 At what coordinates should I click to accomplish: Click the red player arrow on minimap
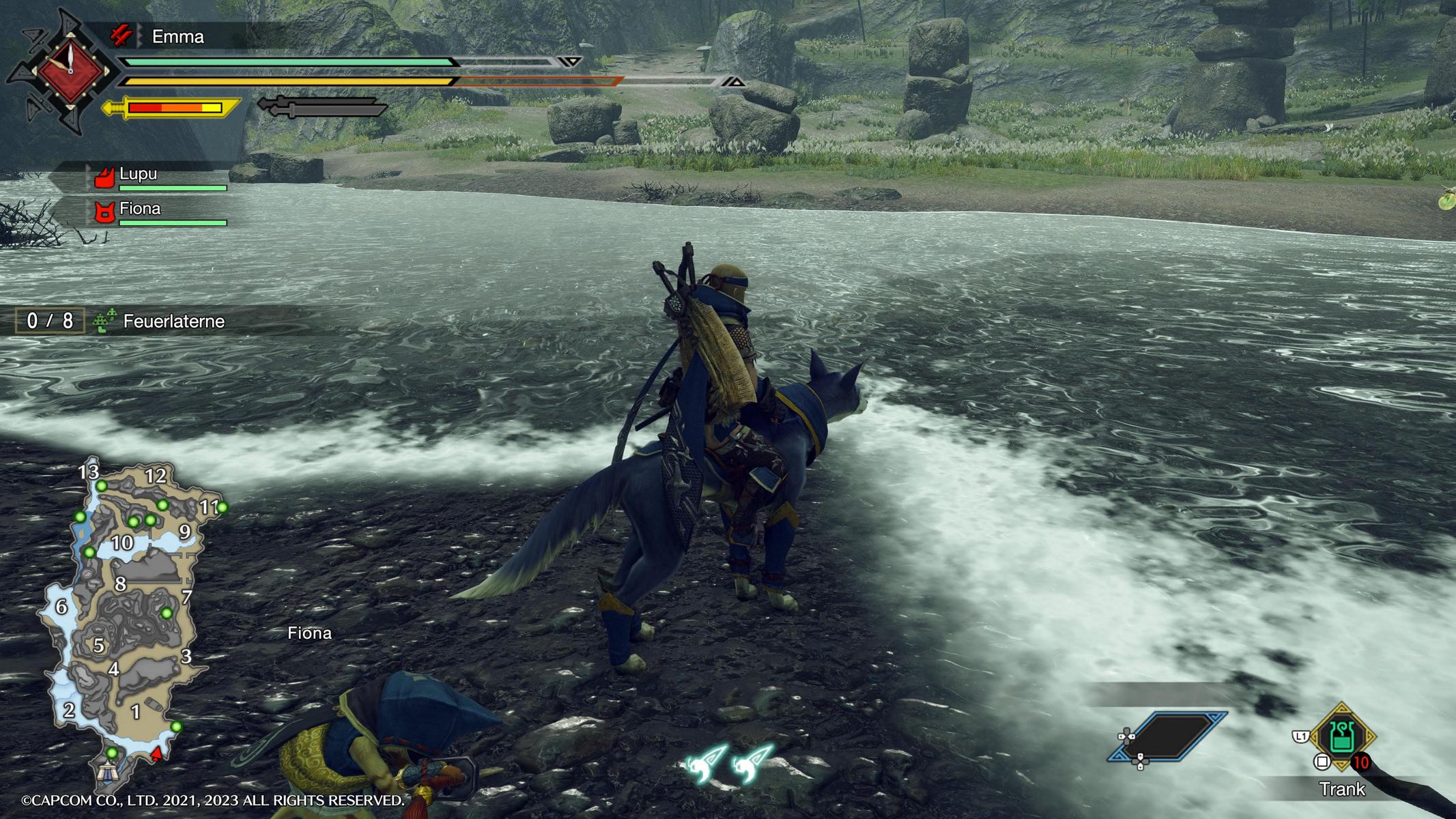(157, 753)
